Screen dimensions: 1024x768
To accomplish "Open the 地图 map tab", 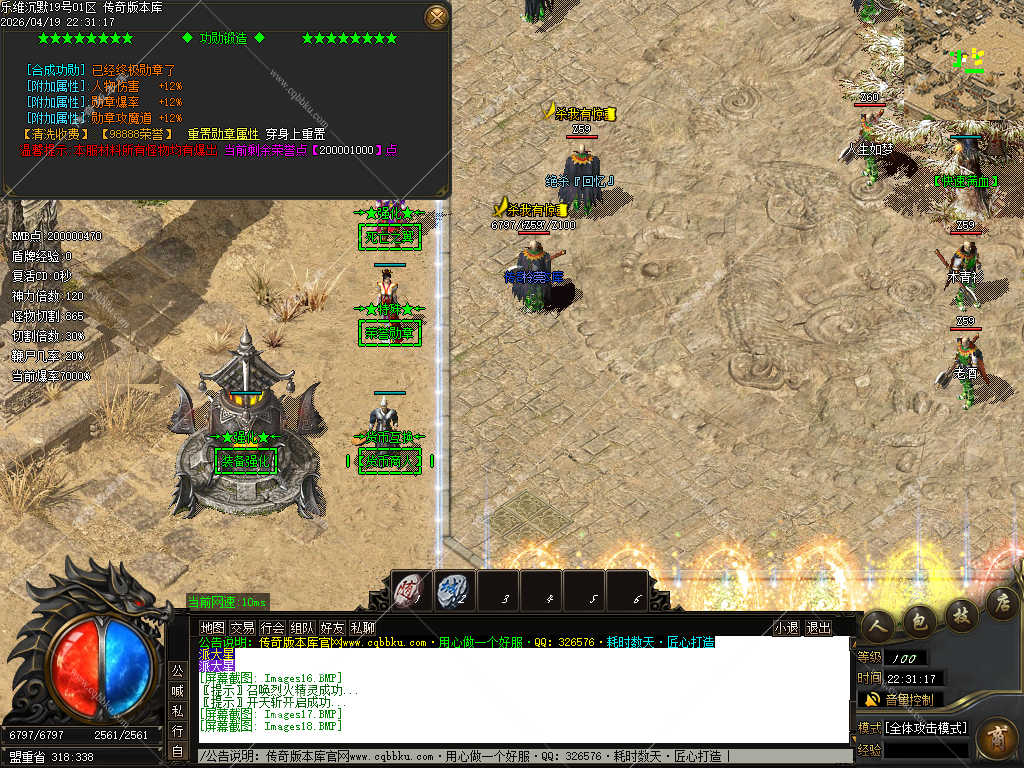I will point(212,628).
